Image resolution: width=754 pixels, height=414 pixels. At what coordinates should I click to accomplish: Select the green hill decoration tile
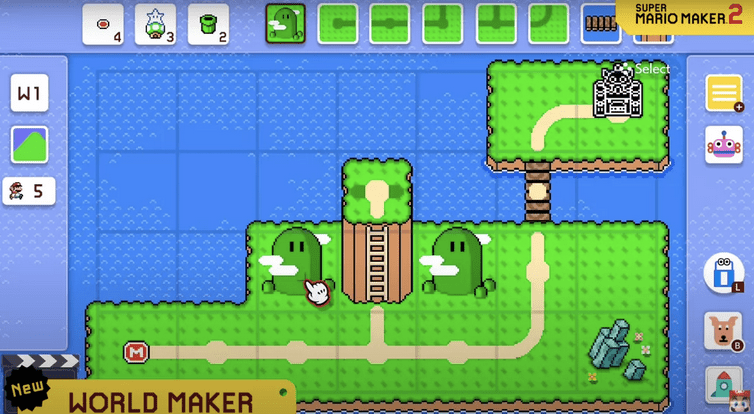(285, 24)
